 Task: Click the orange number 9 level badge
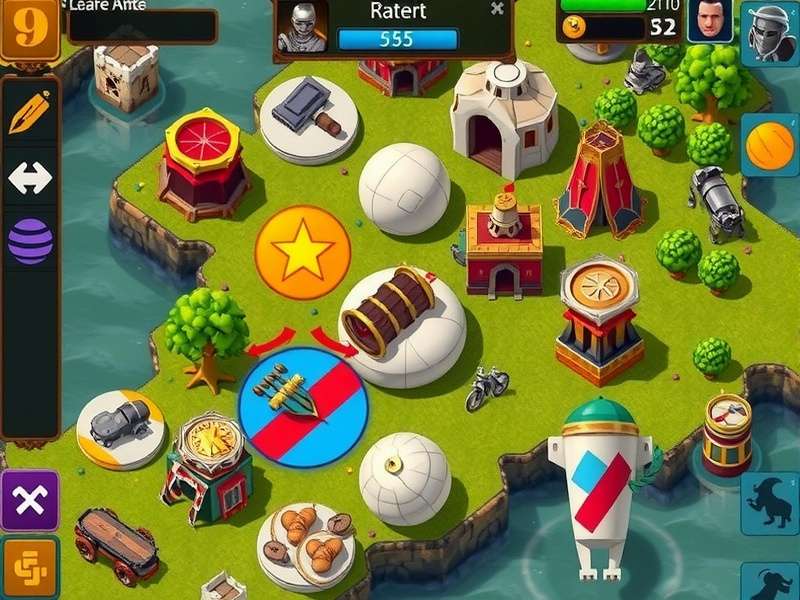(x=30, y=28)
